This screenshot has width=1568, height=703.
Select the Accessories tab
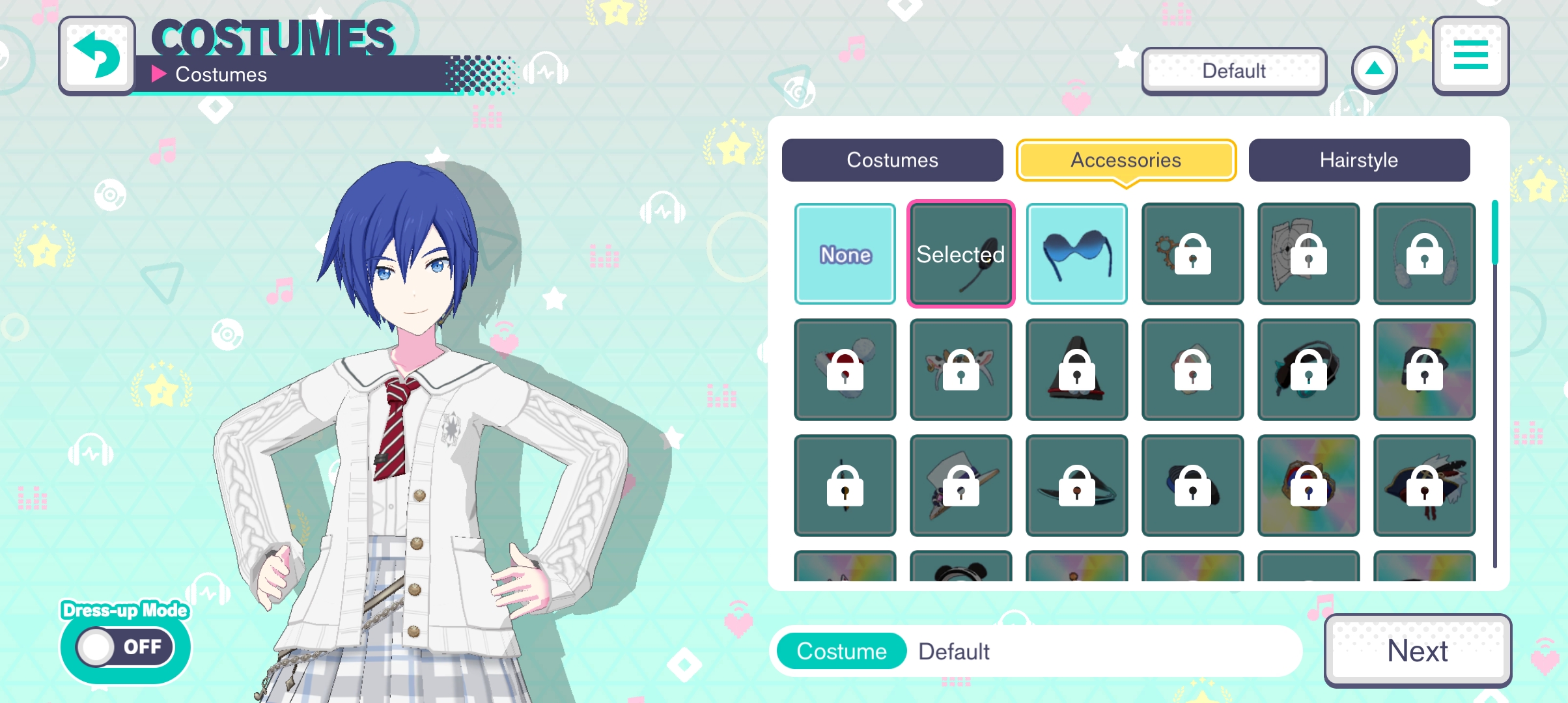(x=1125, y=160)
